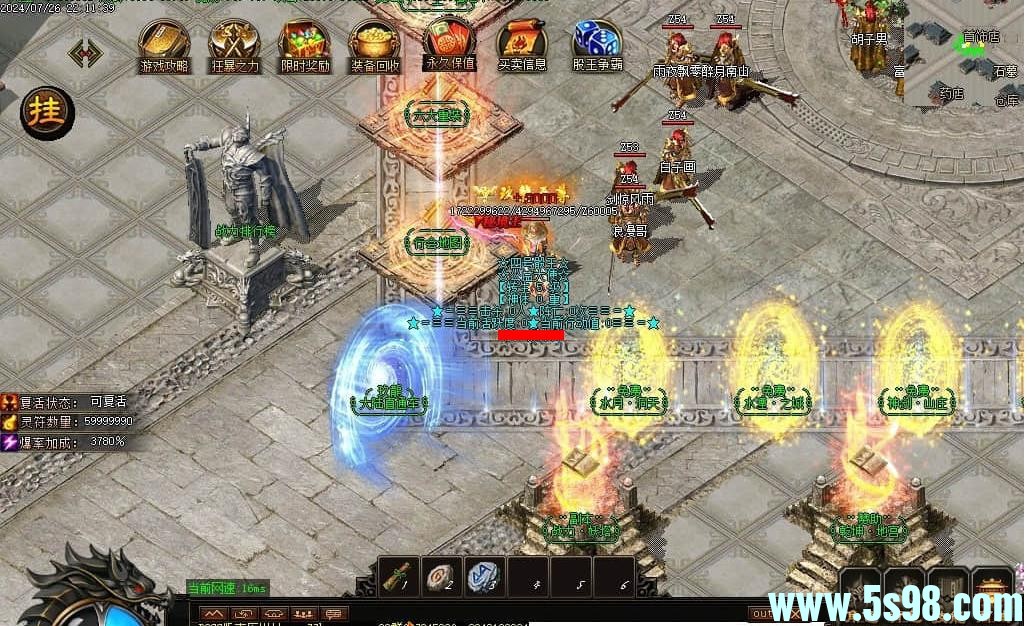Open the 狂暴之力 crossed-axes icon
The height and width of the screenshot is (626, 1027).
(x=234, y=42)
